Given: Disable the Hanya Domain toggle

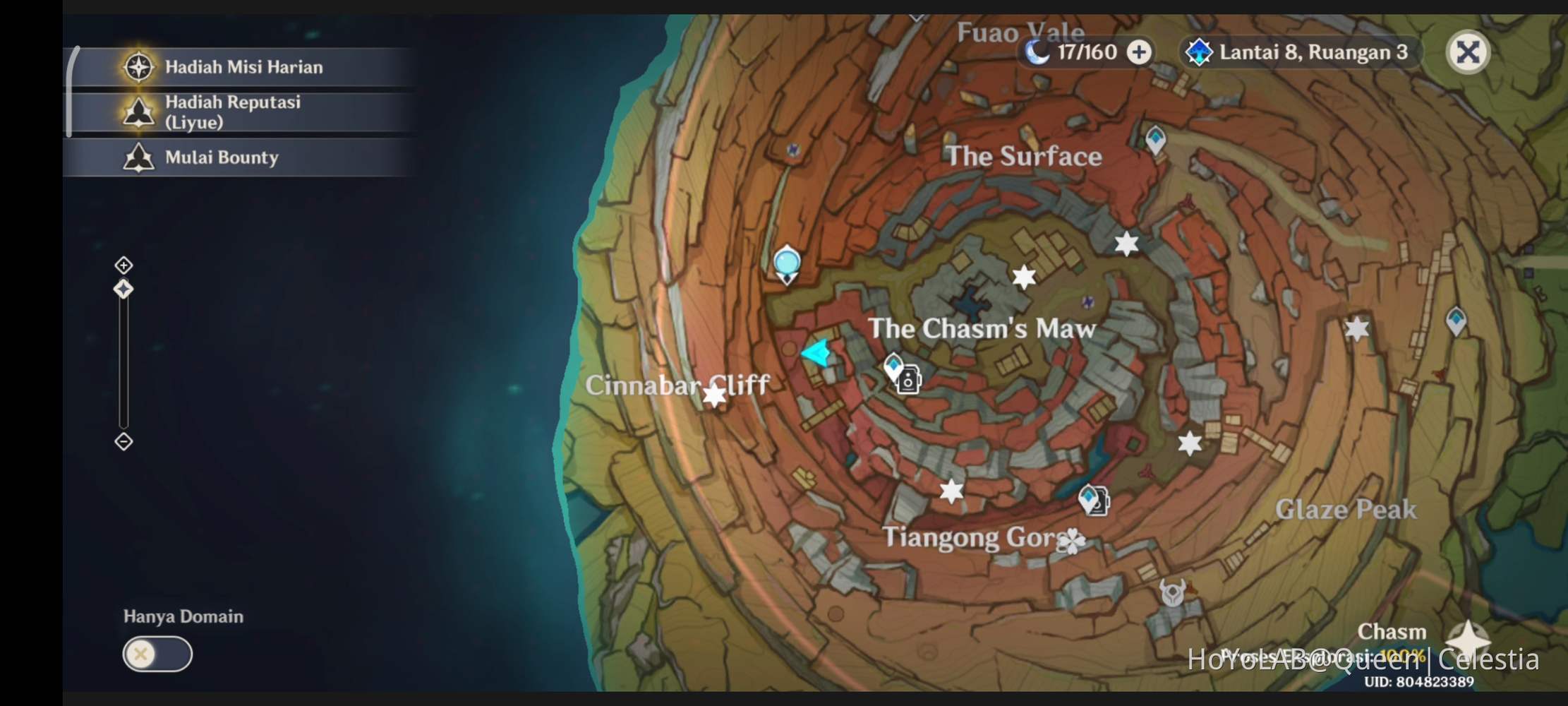Looking at the screenshot, I should [157, 654].
